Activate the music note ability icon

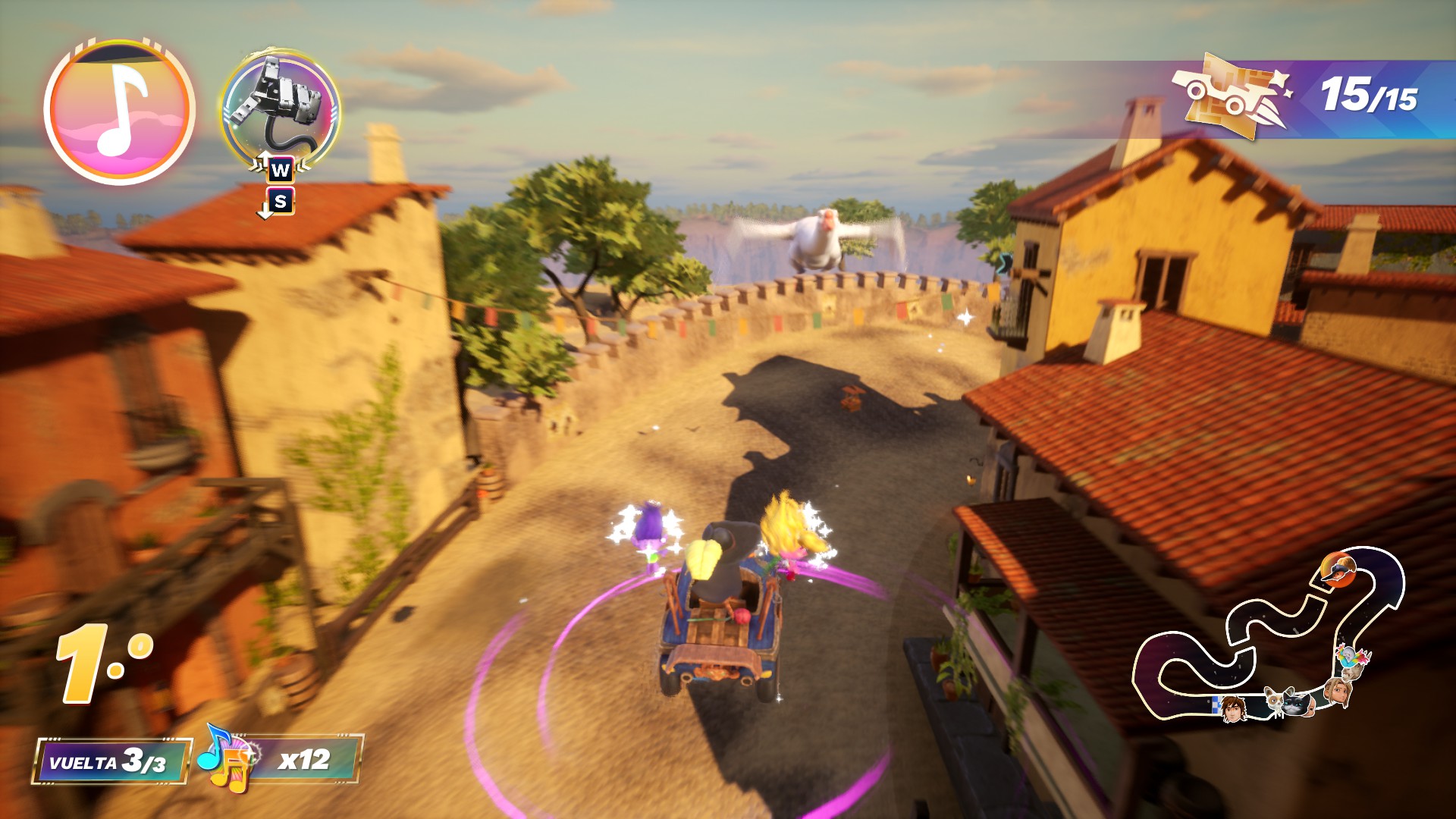tap(119, 111)
